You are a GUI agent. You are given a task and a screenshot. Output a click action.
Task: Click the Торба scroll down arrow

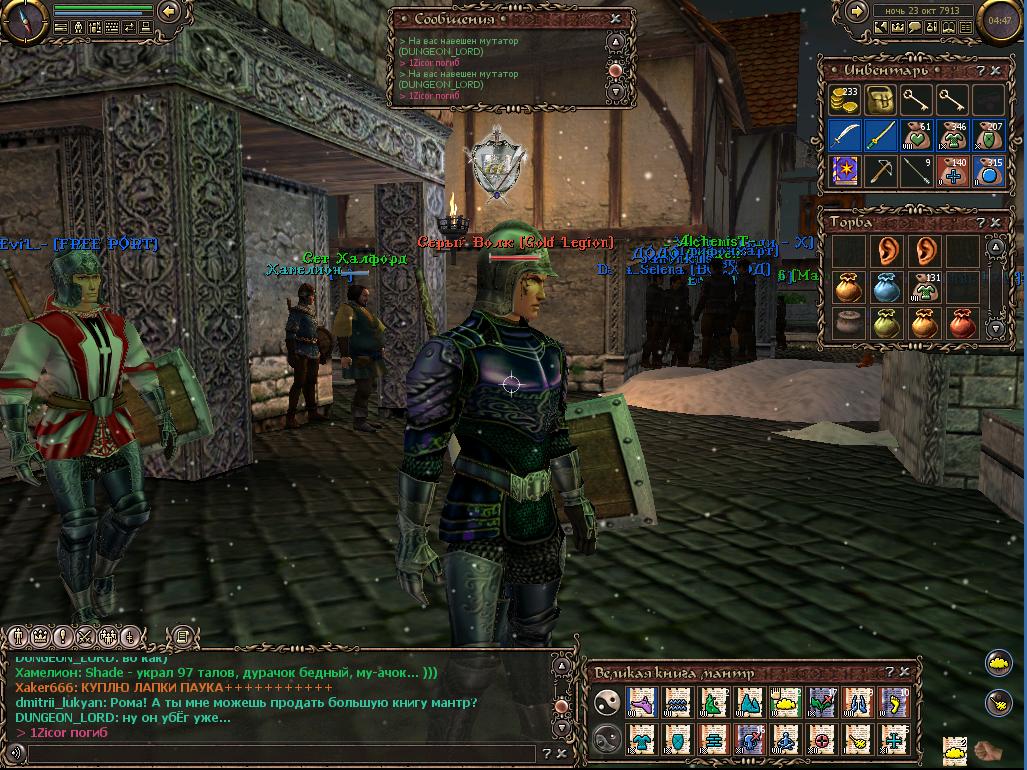pos(995,327)
